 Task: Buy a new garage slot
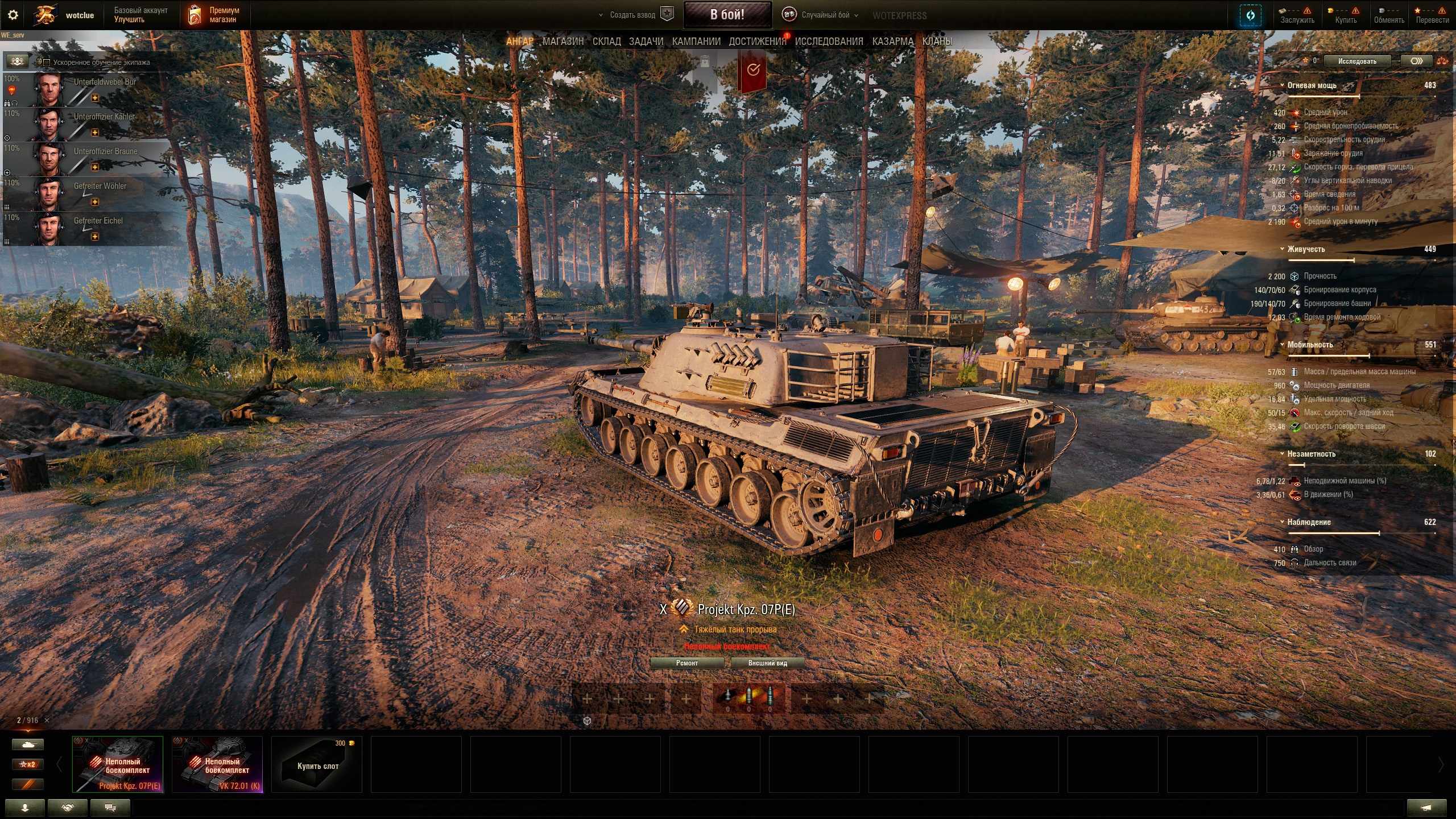(x=317, y=764)
